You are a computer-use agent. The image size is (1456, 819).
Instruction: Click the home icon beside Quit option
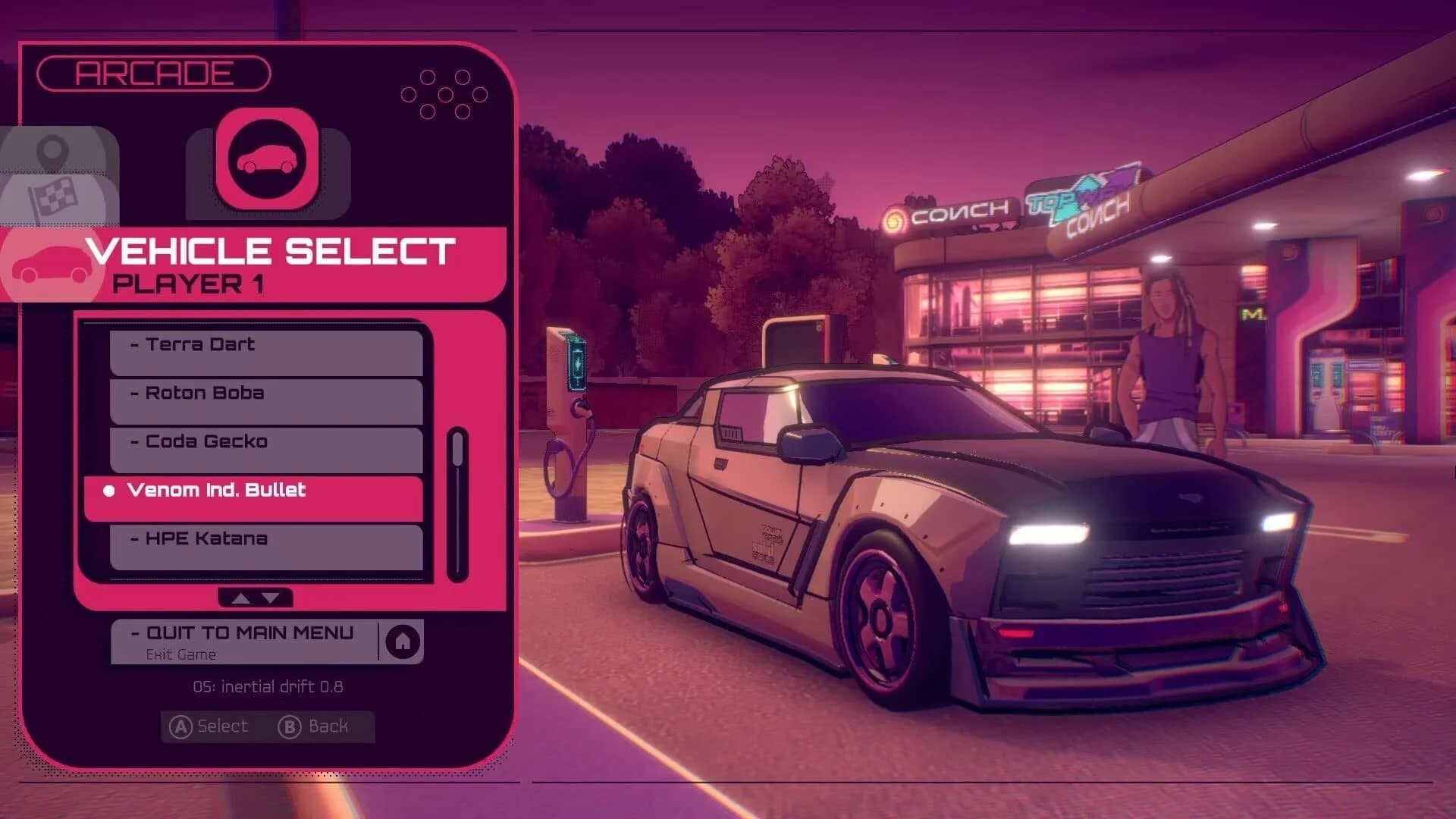pos(403,641)
